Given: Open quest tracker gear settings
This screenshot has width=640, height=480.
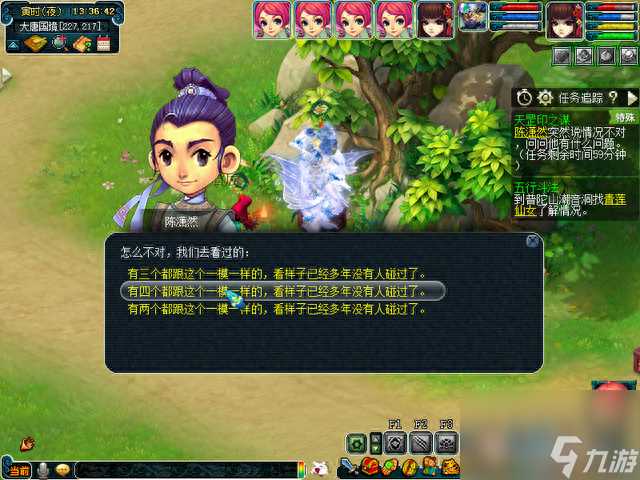Looking at the screenshot, I should (545, 97).
